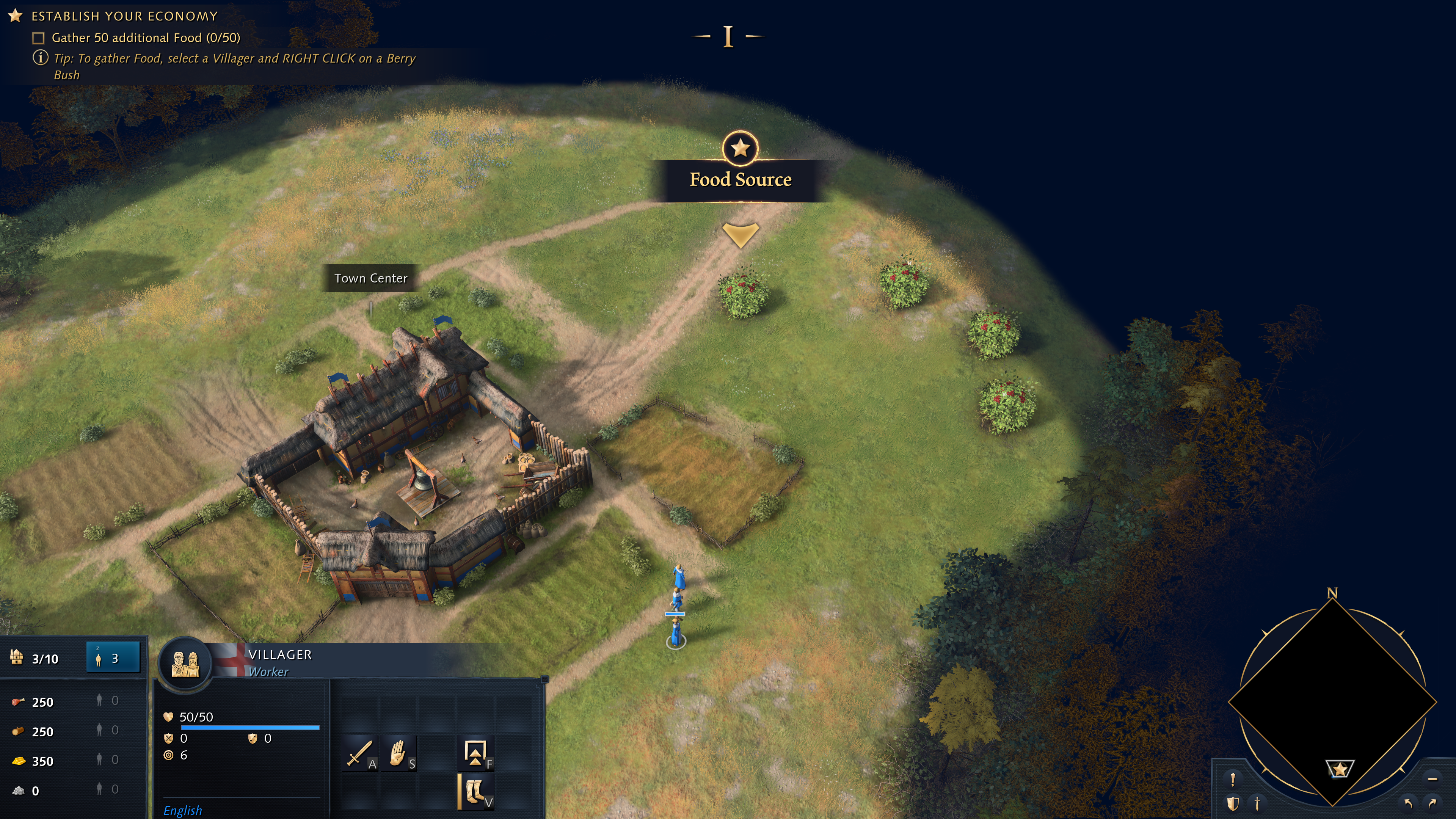Click the villager portrait medallion
1456x819 pixels.
point(185,664)
